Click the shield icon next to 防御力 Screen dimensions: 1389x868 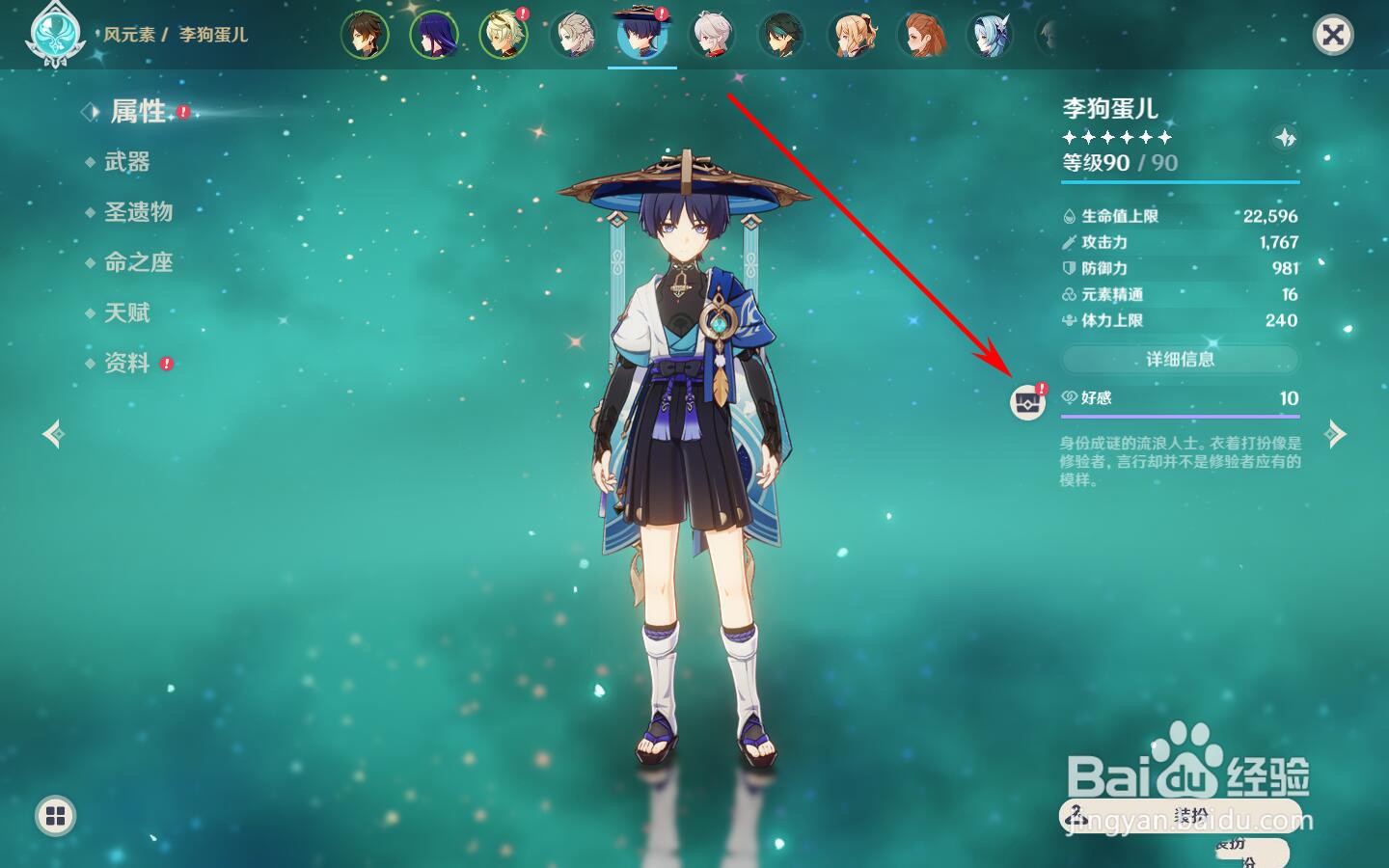pyautogui.click(x=1069, y=269)
